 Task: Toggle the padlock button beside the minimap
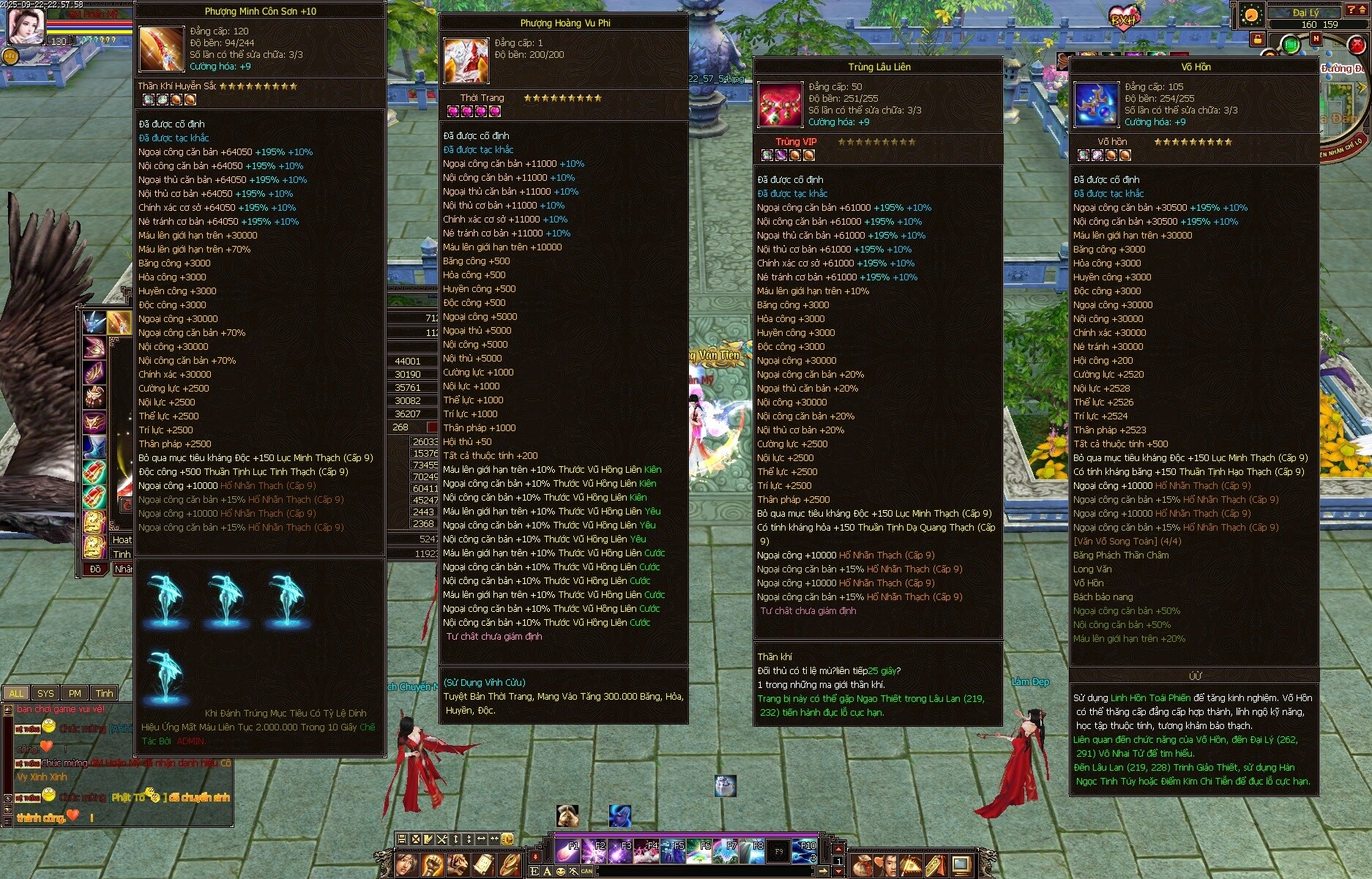(1256, 39)
